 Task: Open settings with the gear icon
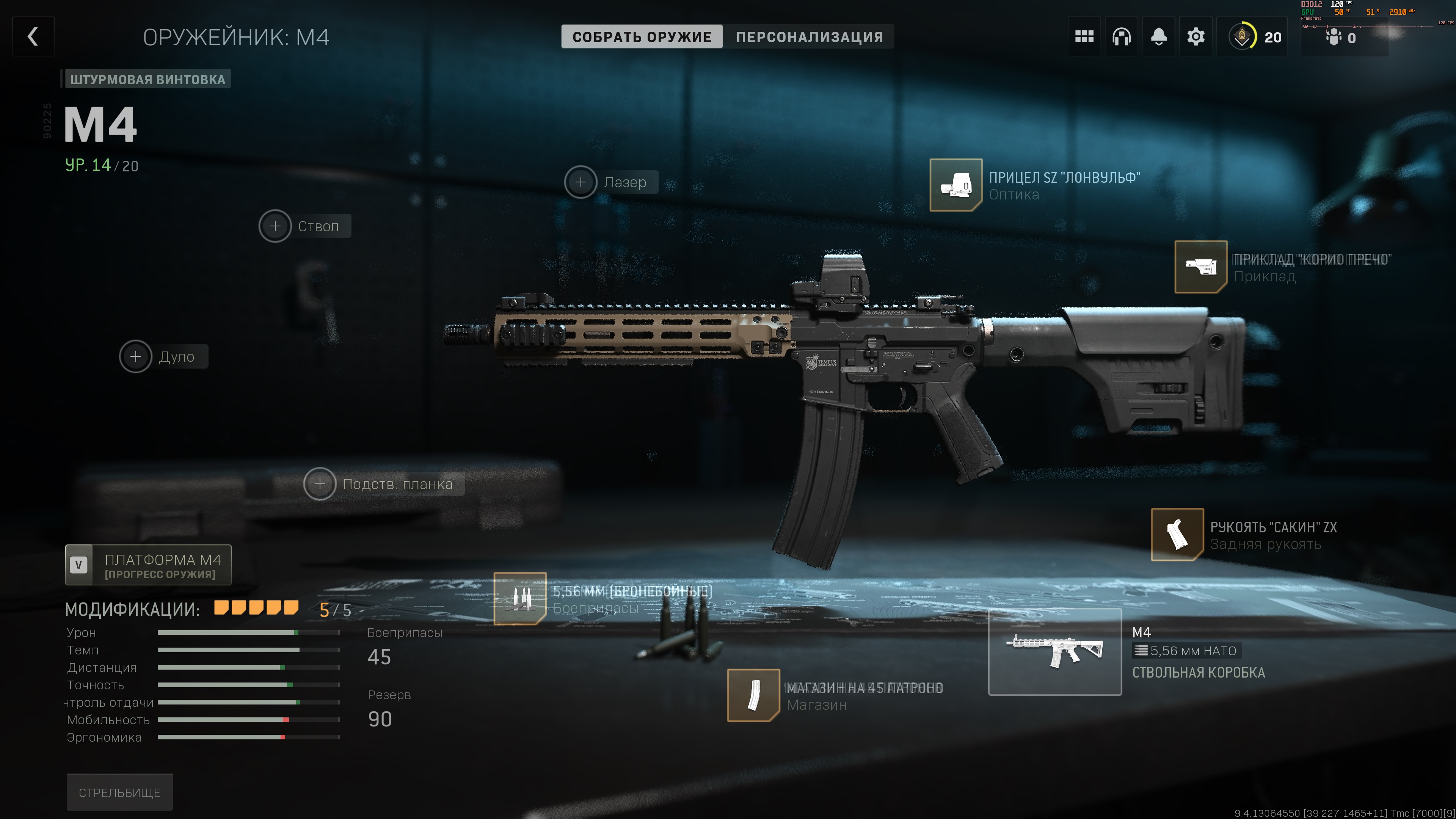click(1196, 37)
